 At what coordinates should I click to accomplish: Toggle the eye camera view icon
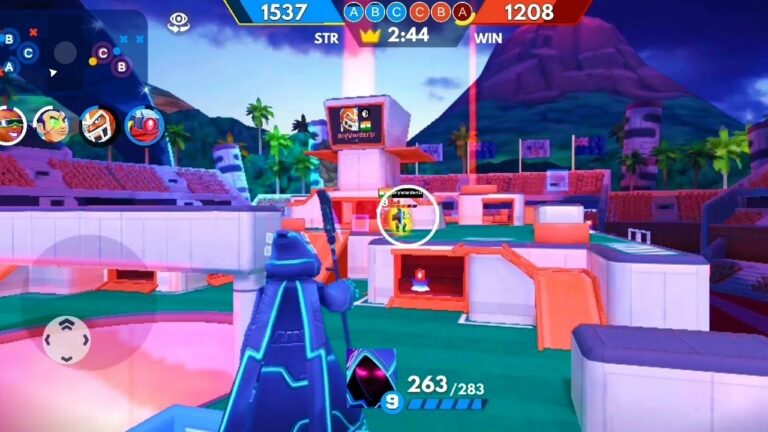point(179,21)
